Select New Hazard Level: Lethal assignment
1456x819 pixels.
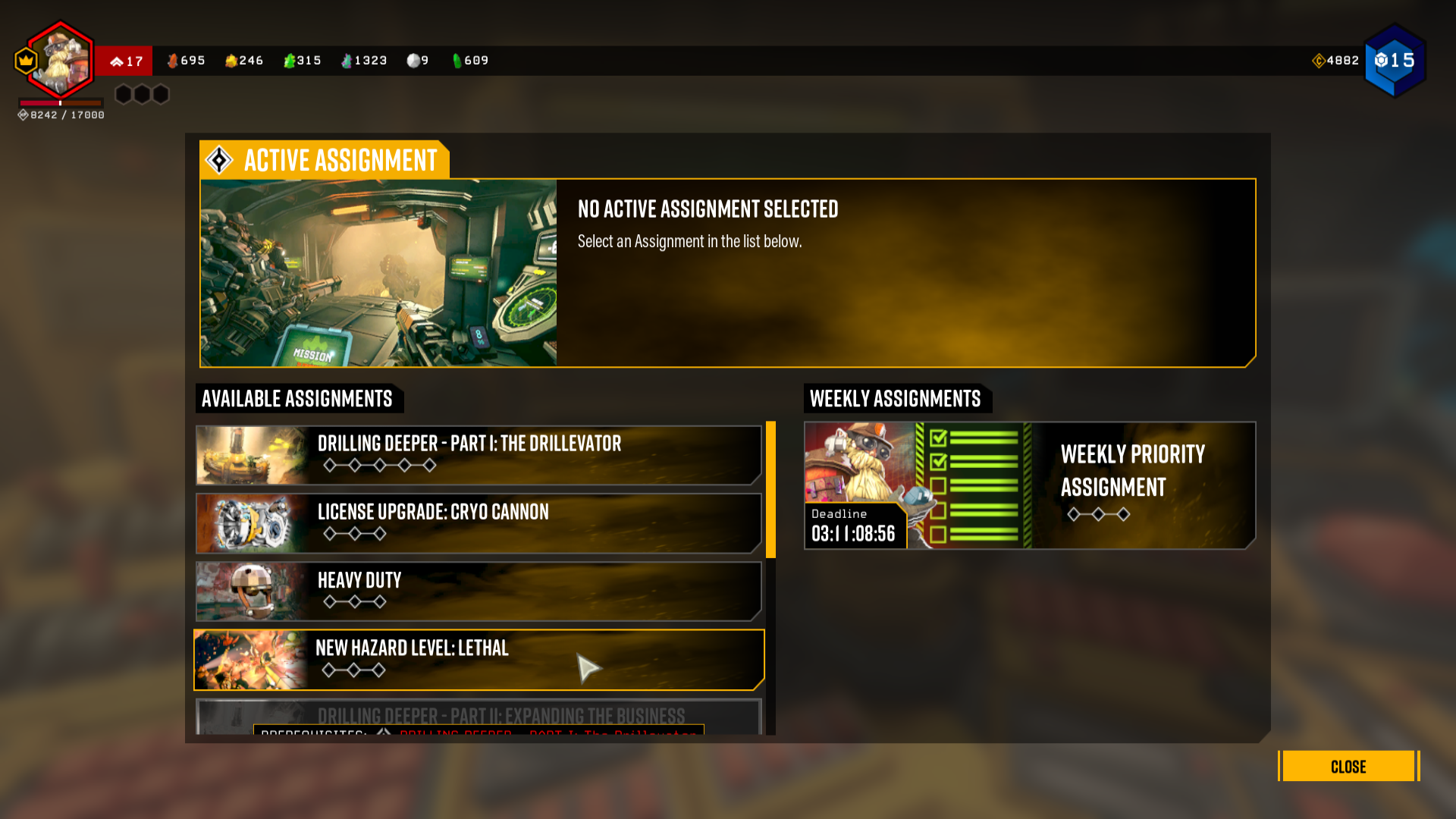479,660
